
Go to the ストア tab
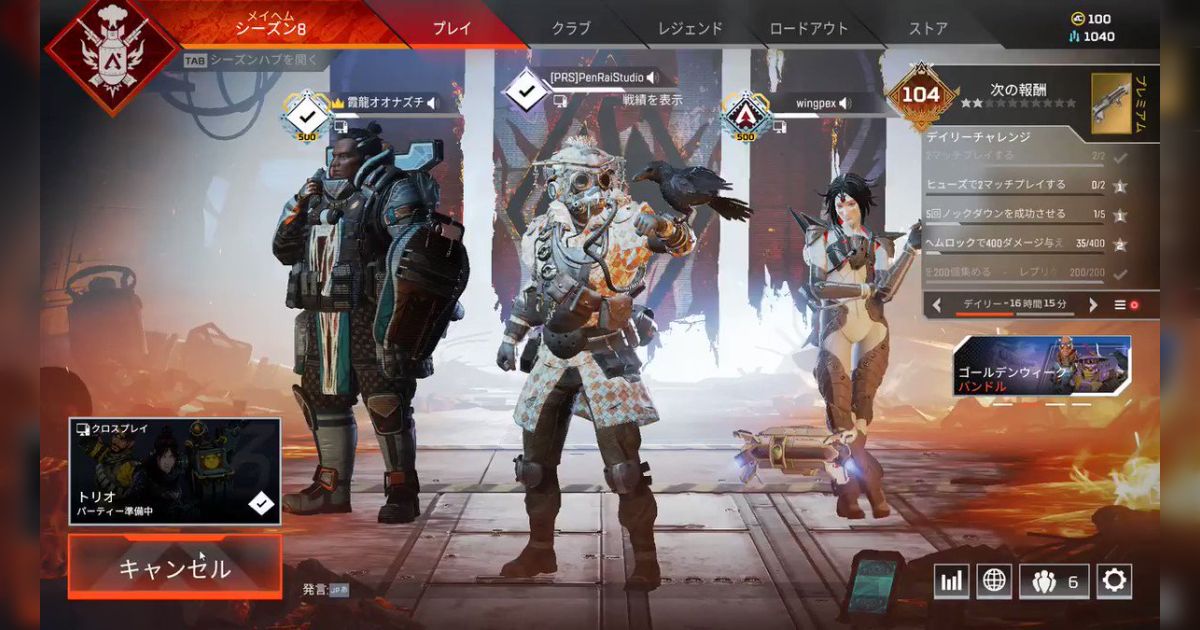pyautogui.click(x=928, y=28)
